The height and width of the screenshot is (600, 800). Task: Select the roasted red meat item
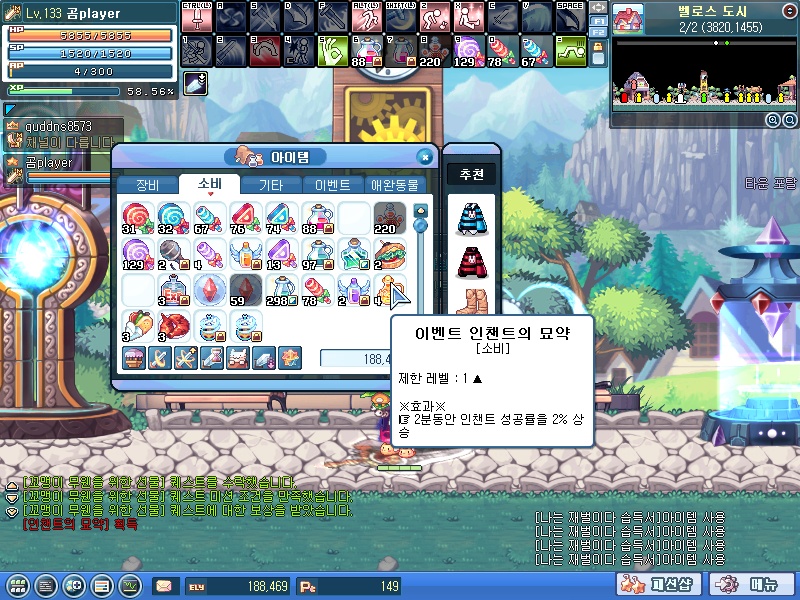pyautogui.click(x=171, y=326)
